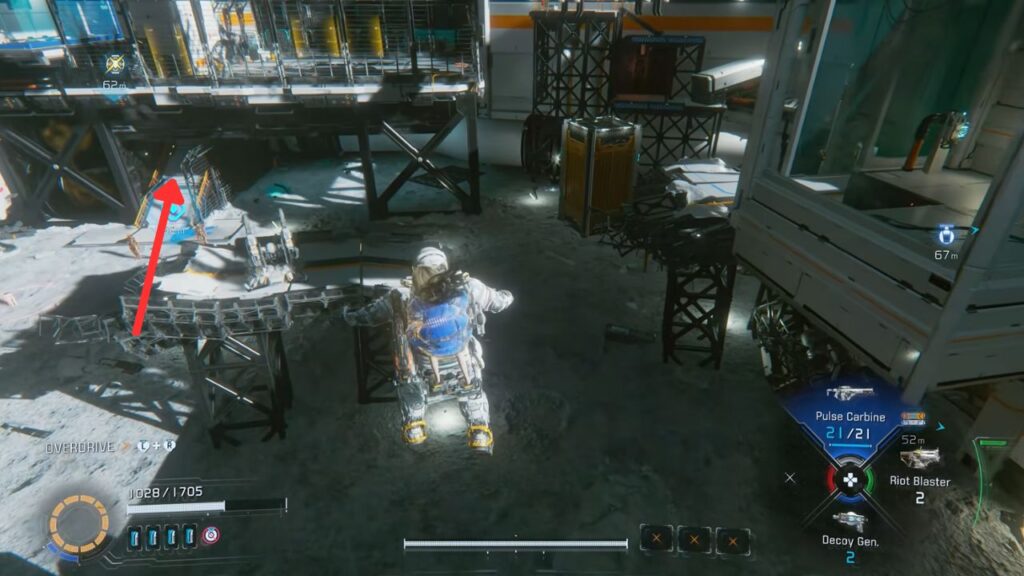The image size is (1024, 576).
Task: Click the 62 m objective marker
Action: (x=114, y=65)
